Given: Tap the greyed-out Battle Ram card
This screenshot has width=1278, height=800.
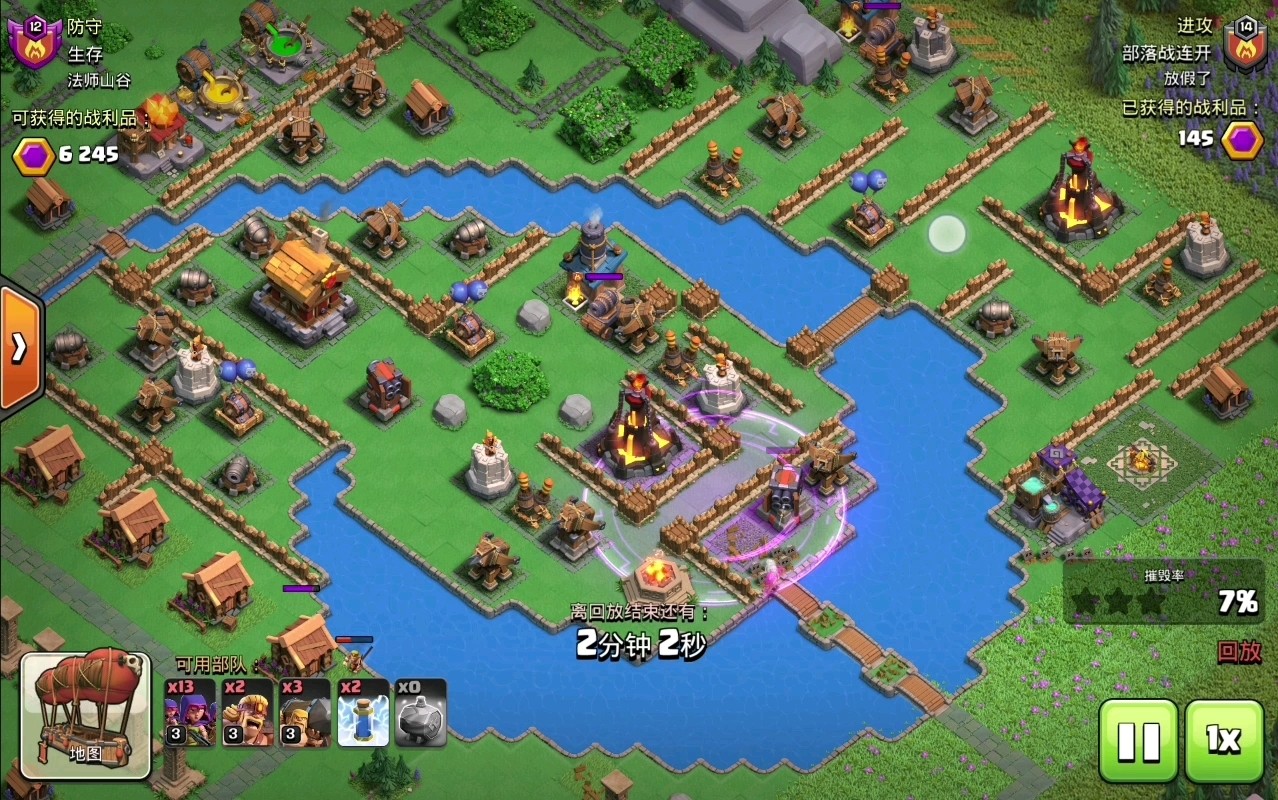Looking at the screenshot, I should [x=421, y=713].
